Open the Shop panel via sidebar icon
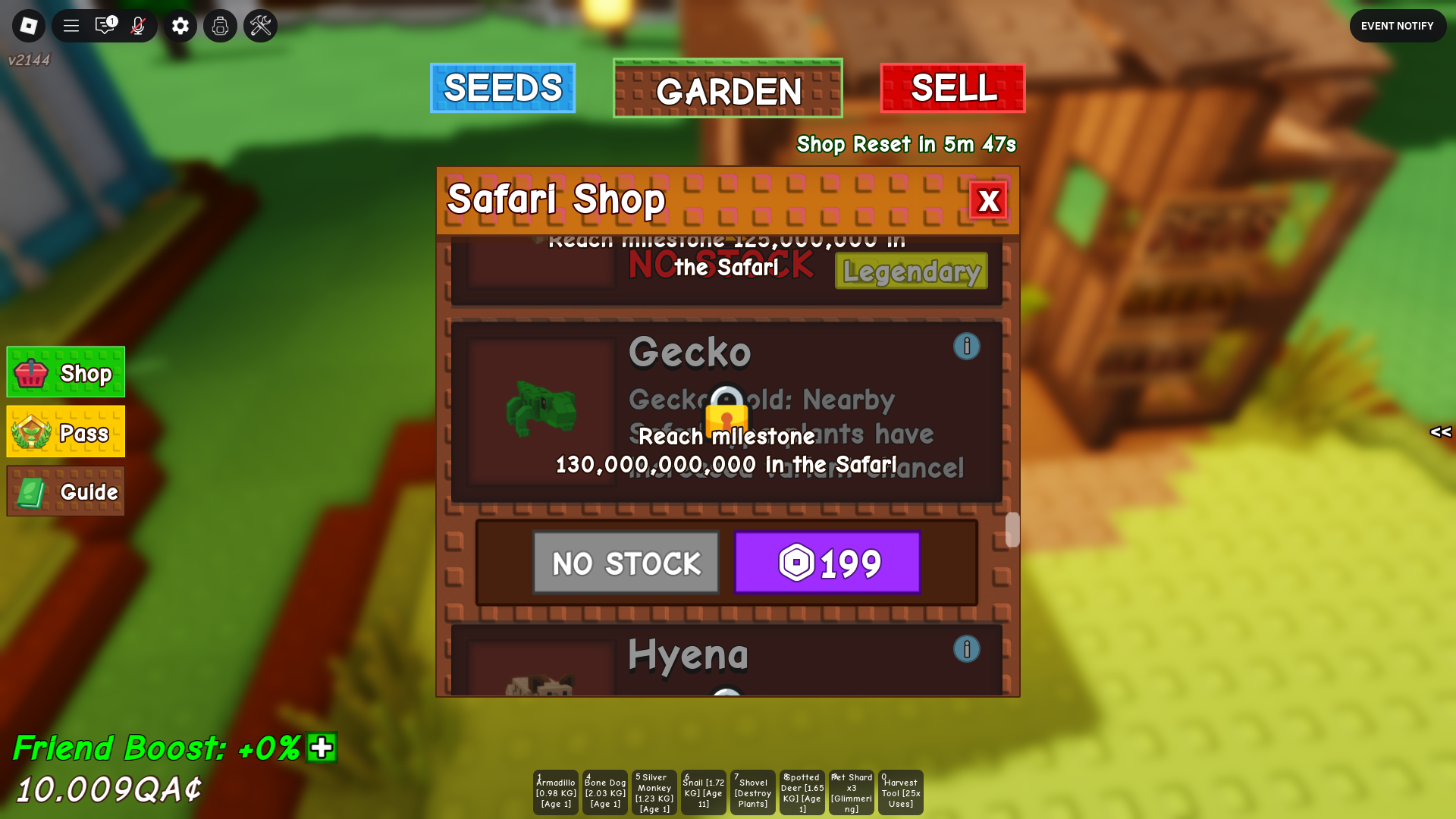Image resolution: width=1456 pixels, height=819 pixels. pos(65,372)
